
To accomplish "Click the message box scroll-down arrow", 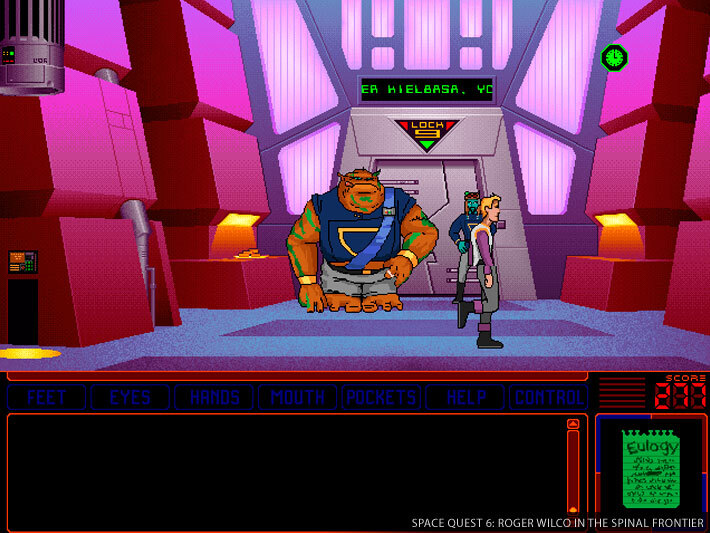I will [x=573, y=510].
